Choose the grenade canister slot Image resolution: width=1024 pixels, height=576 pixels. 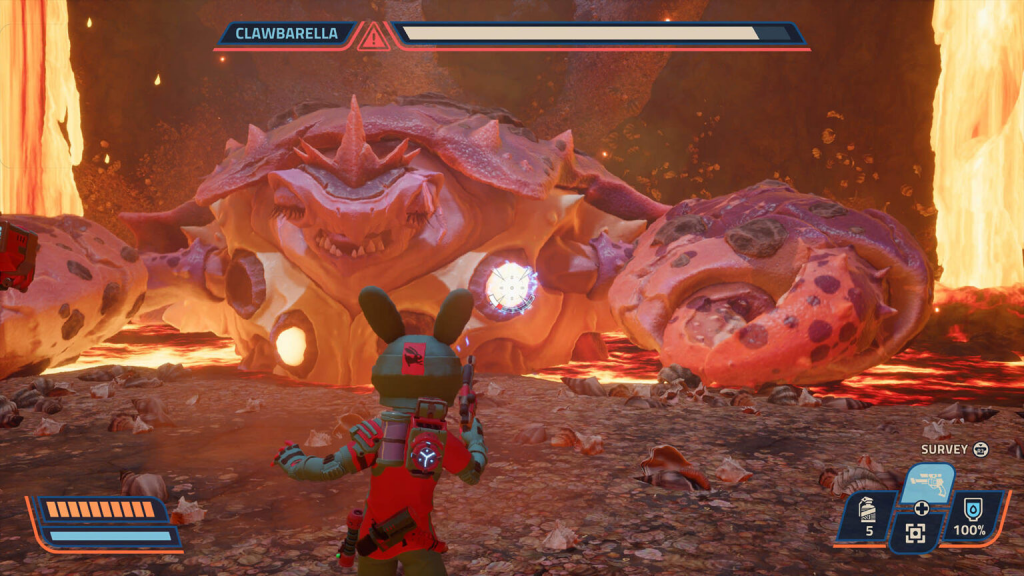tap(869, 518)
